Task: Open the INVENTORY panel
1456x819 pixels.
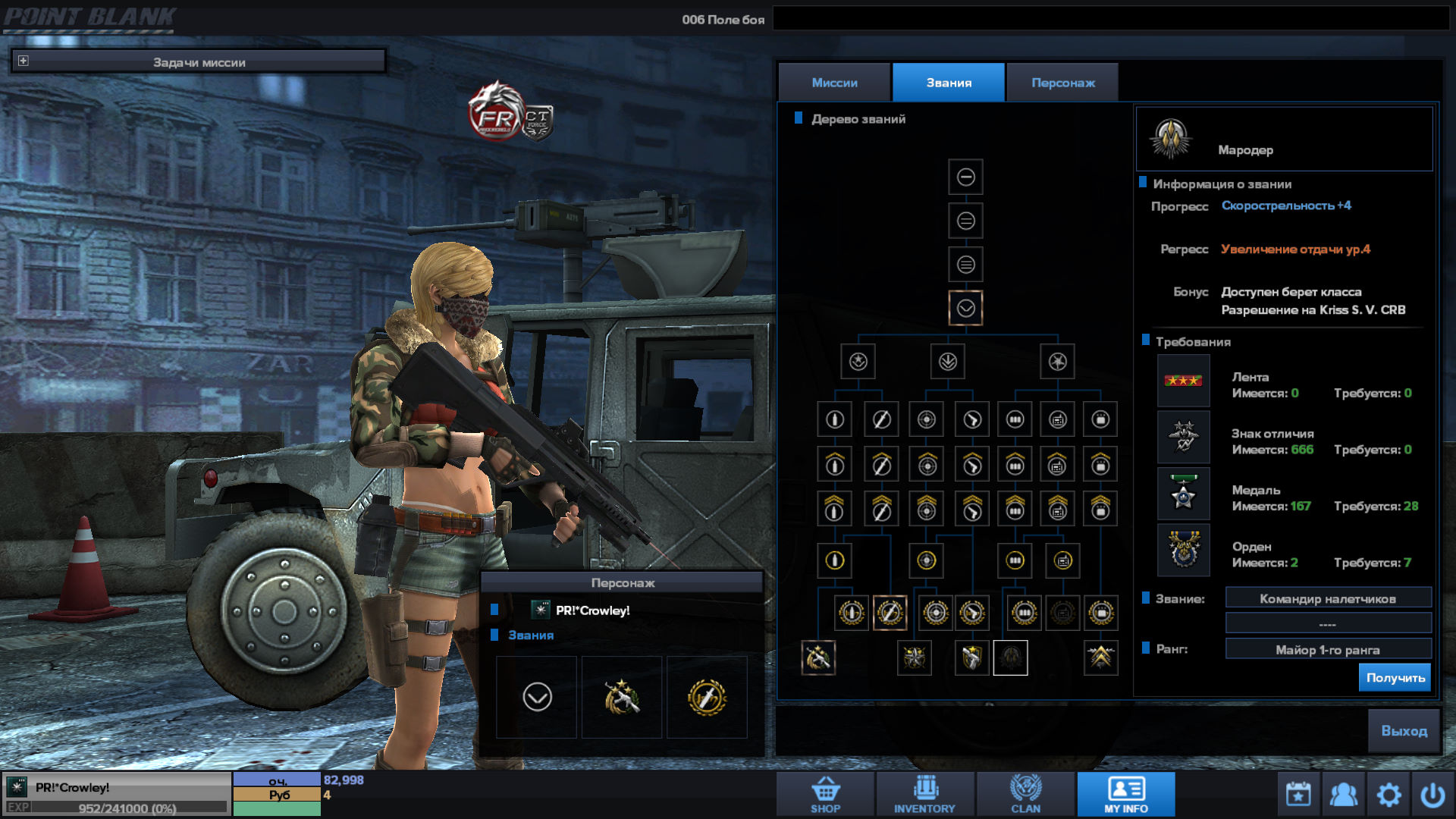Action: [924, 793]
